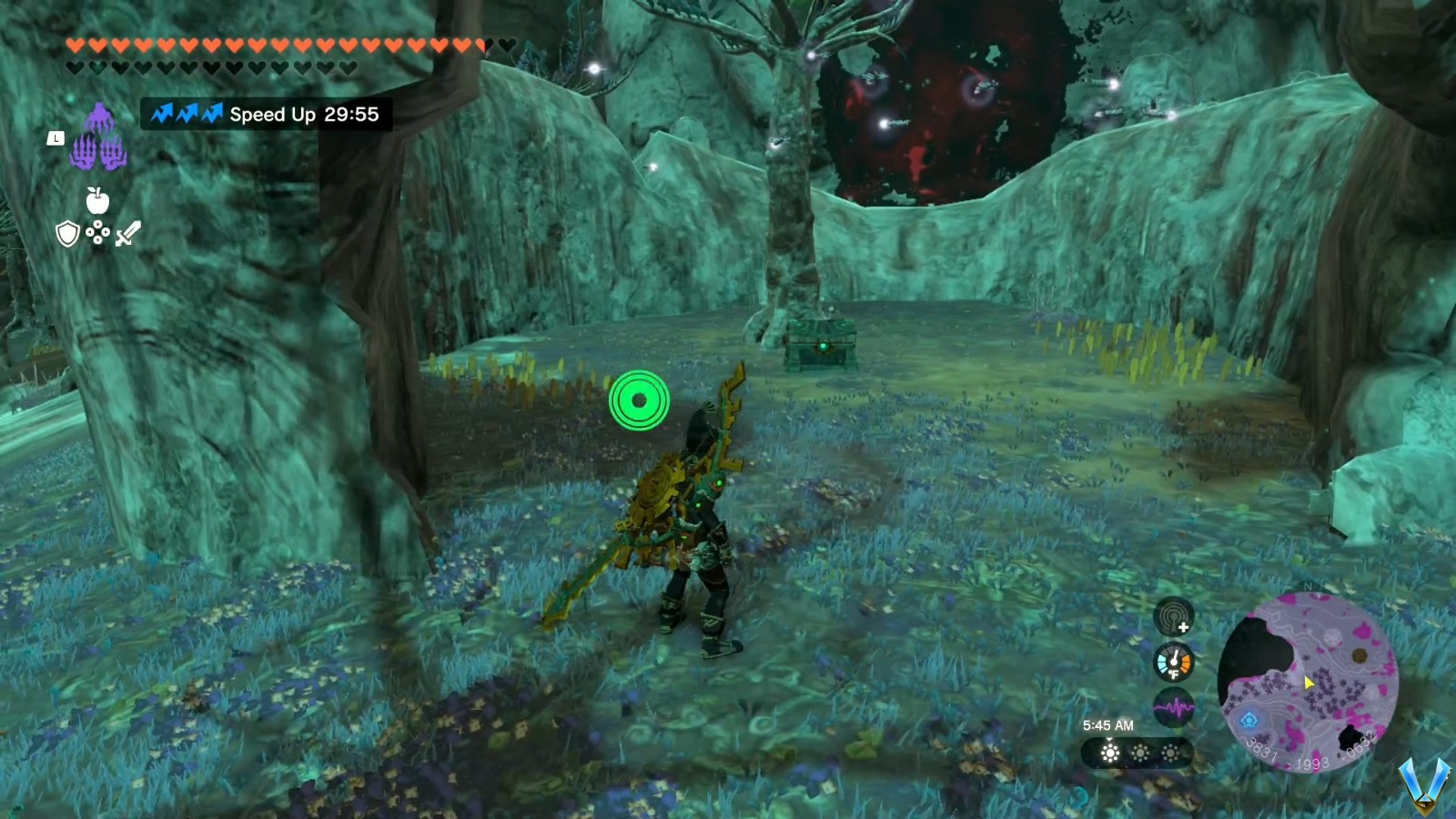Click the N compass marker on the minimap
This screenshot has width=1456, height=819.
(1308, 587)
